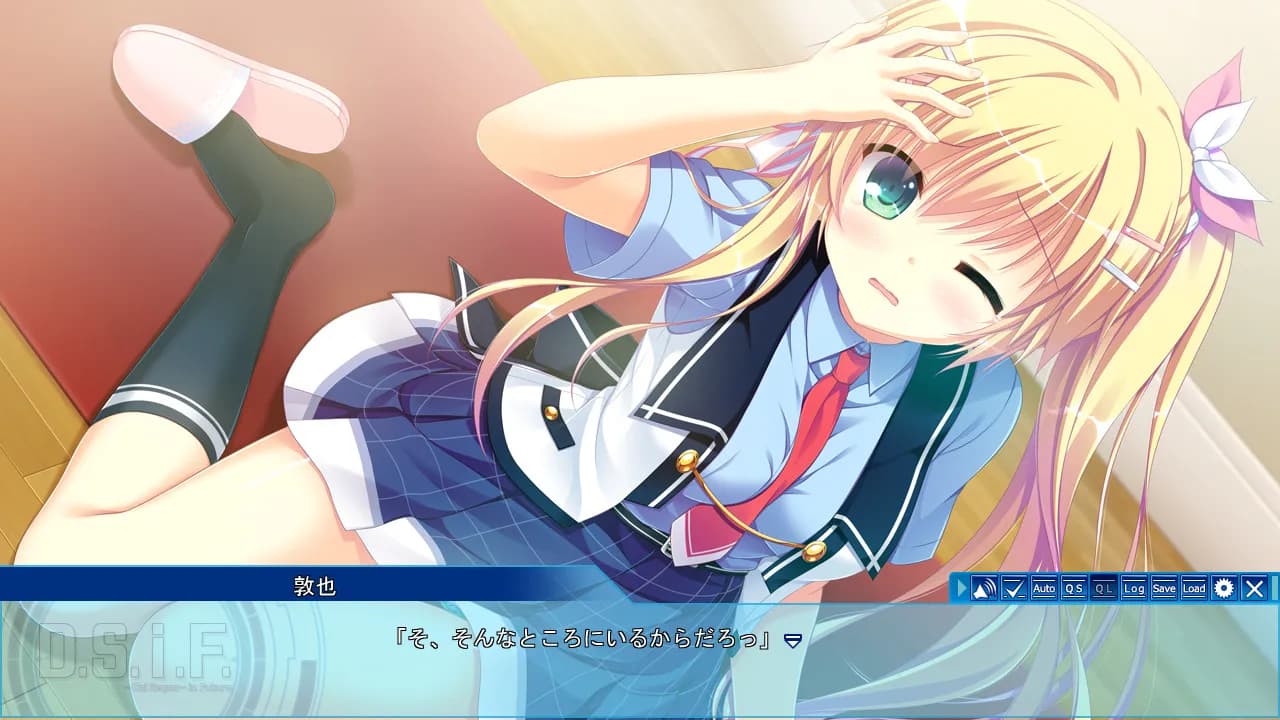Open the message Log
The height and width of the screenshot is (720, 1280).
click(1135, 589)
